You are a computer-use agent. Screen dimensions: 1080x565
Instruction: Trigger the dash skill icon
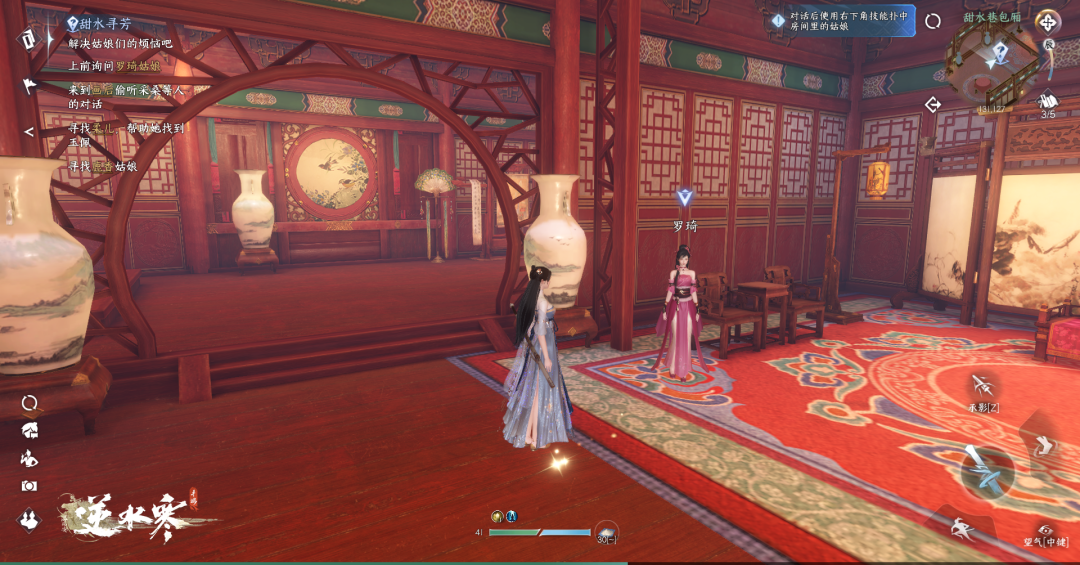tap(958, 527)
